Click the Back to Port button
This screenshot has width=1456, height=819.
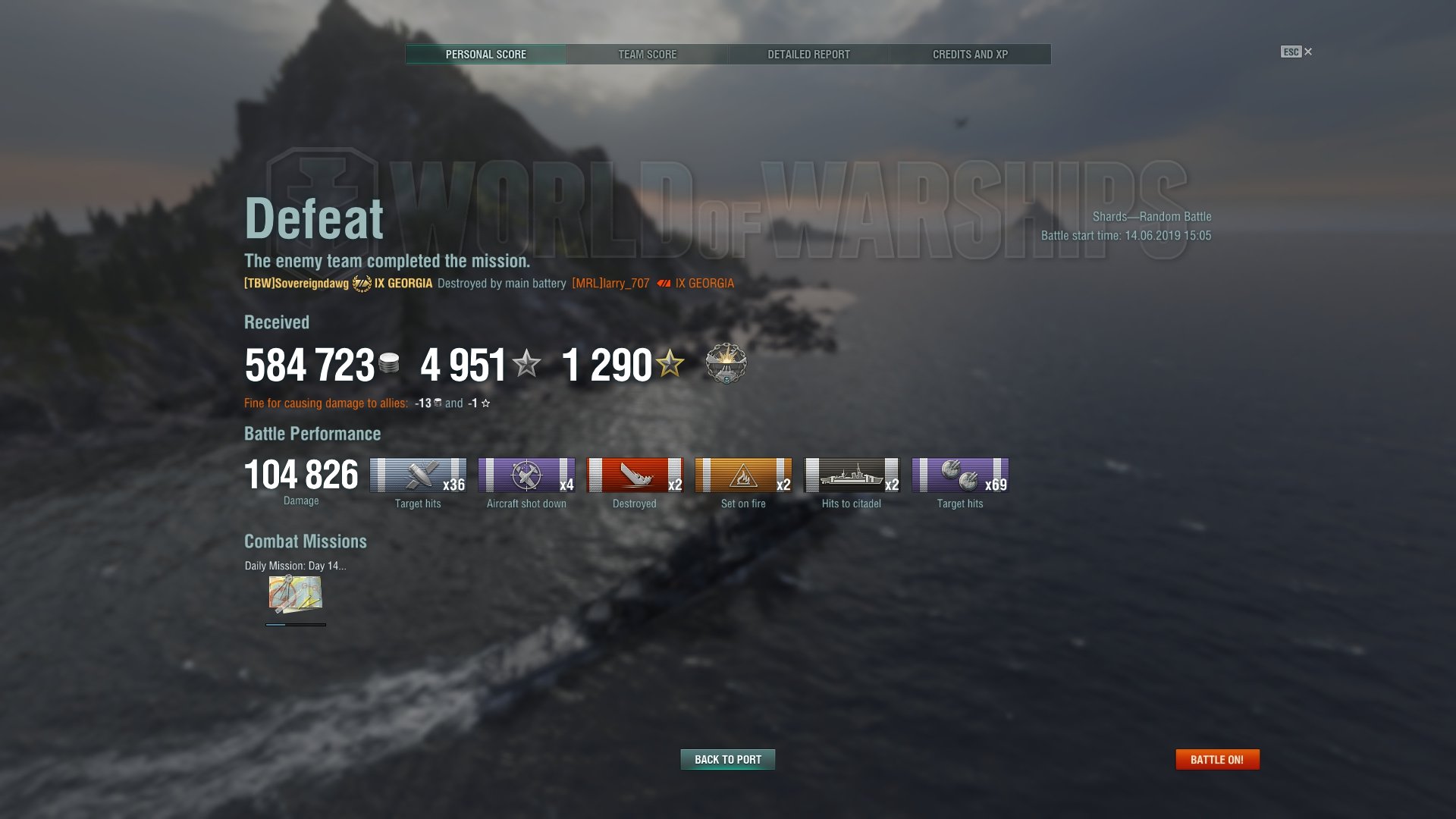[x=727, y=759]
